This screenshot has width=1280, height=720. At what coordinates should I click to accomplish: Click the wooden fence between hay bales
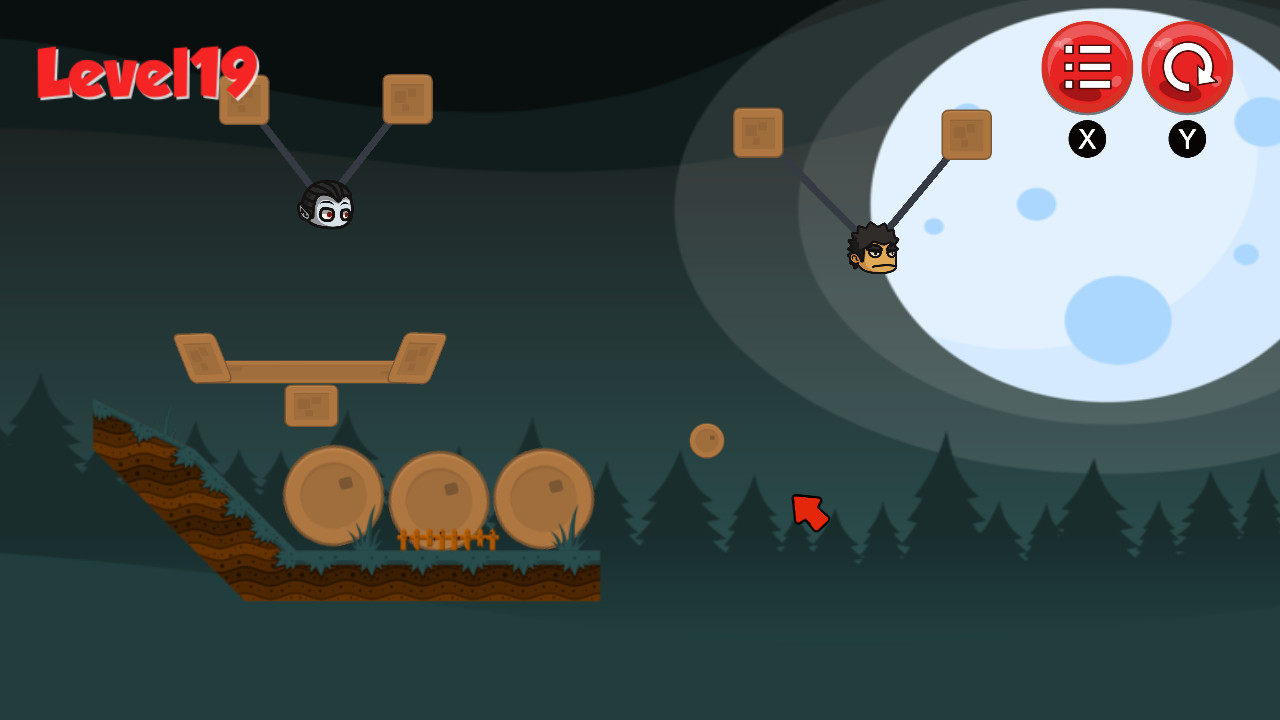point(447,540)
